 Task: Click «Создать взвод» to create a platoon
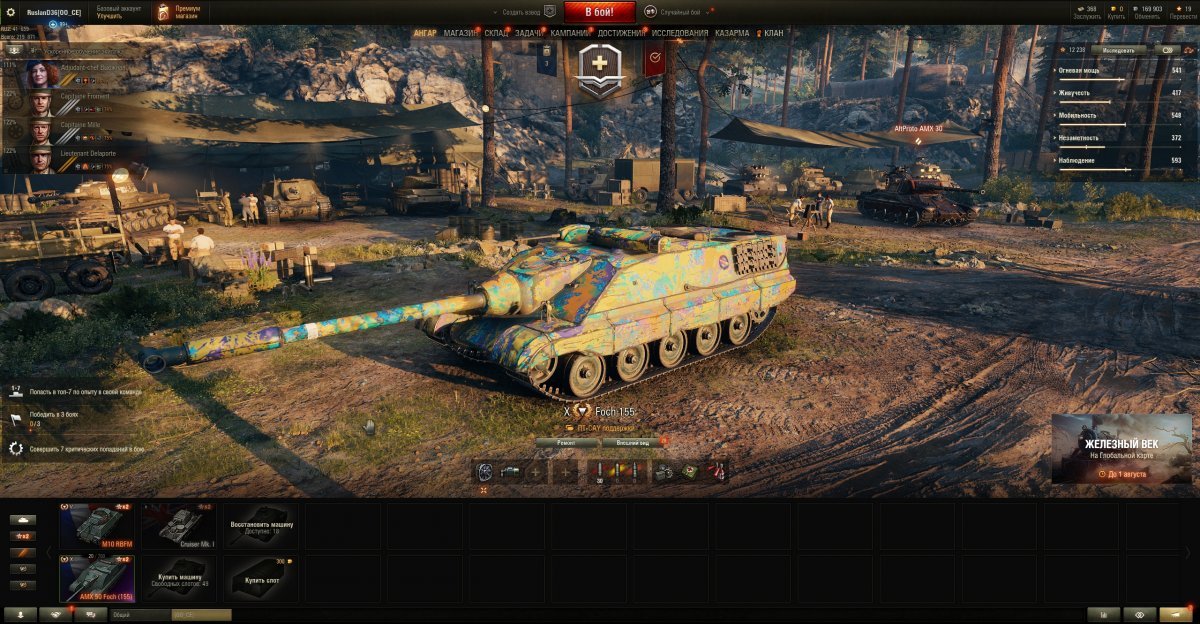pos(520,12)
